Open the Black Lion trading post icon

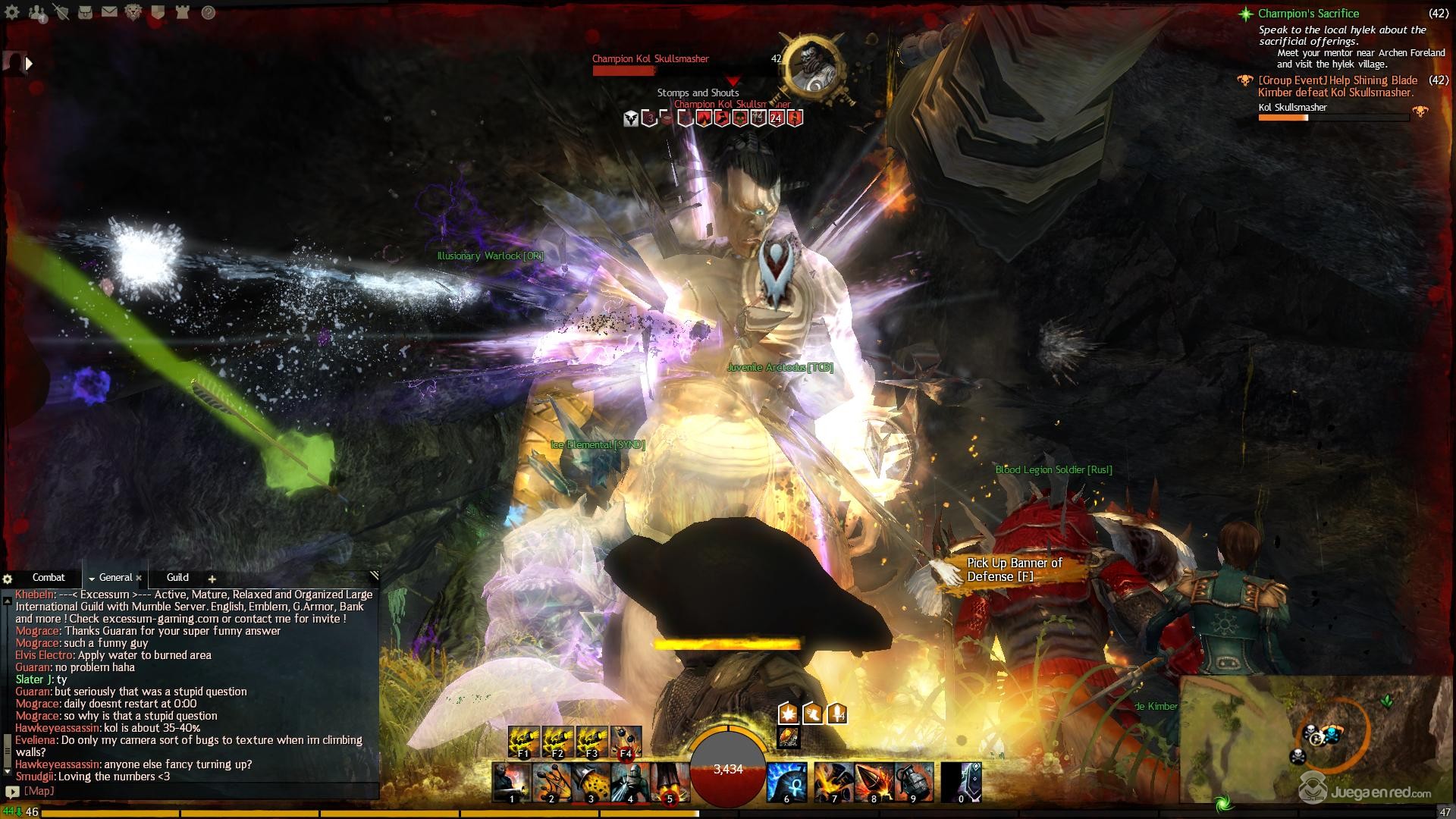pyautogui.click(x=133, y=12)
